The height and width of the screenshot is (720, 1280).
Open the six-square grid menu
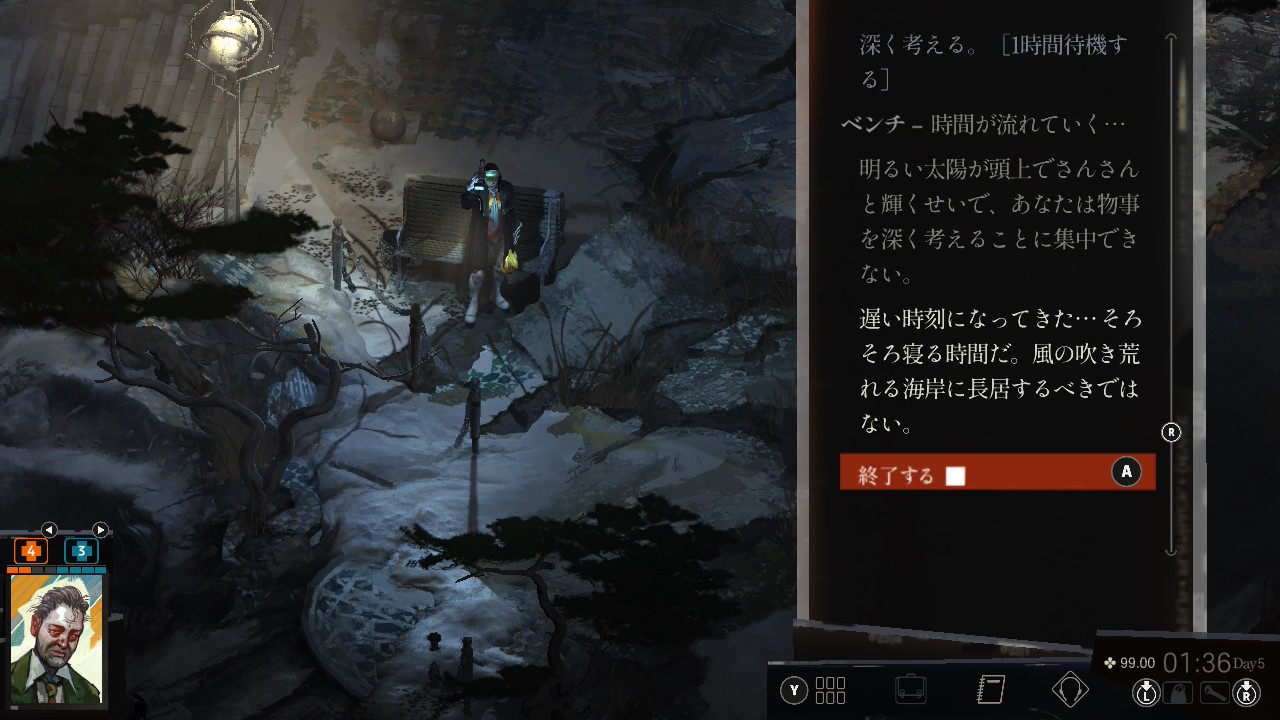click(x=830, y=690)
